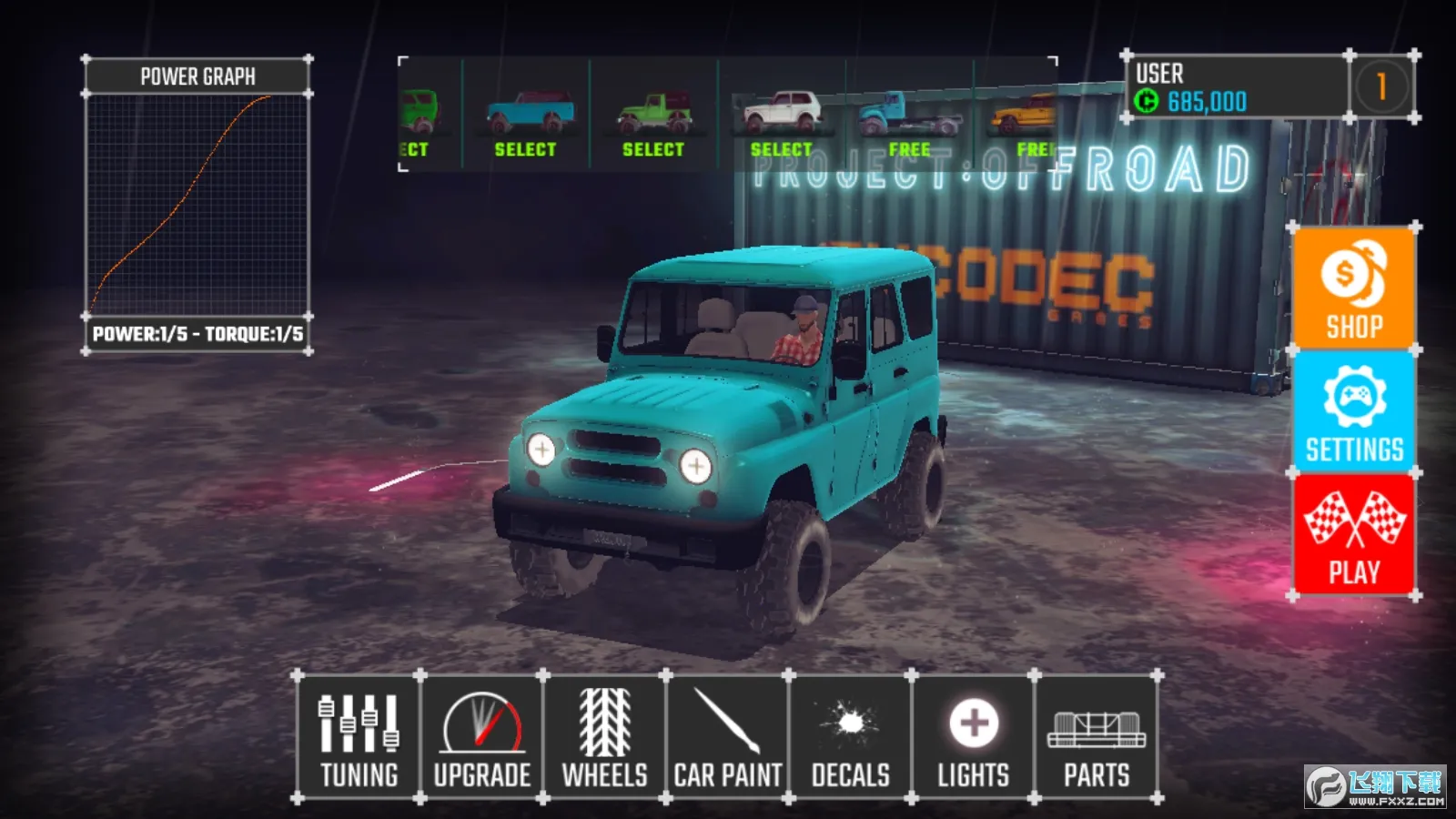This screenshot has width=1456, height=819.
Task: Open the Car Paint option
Action: (727, 738)
